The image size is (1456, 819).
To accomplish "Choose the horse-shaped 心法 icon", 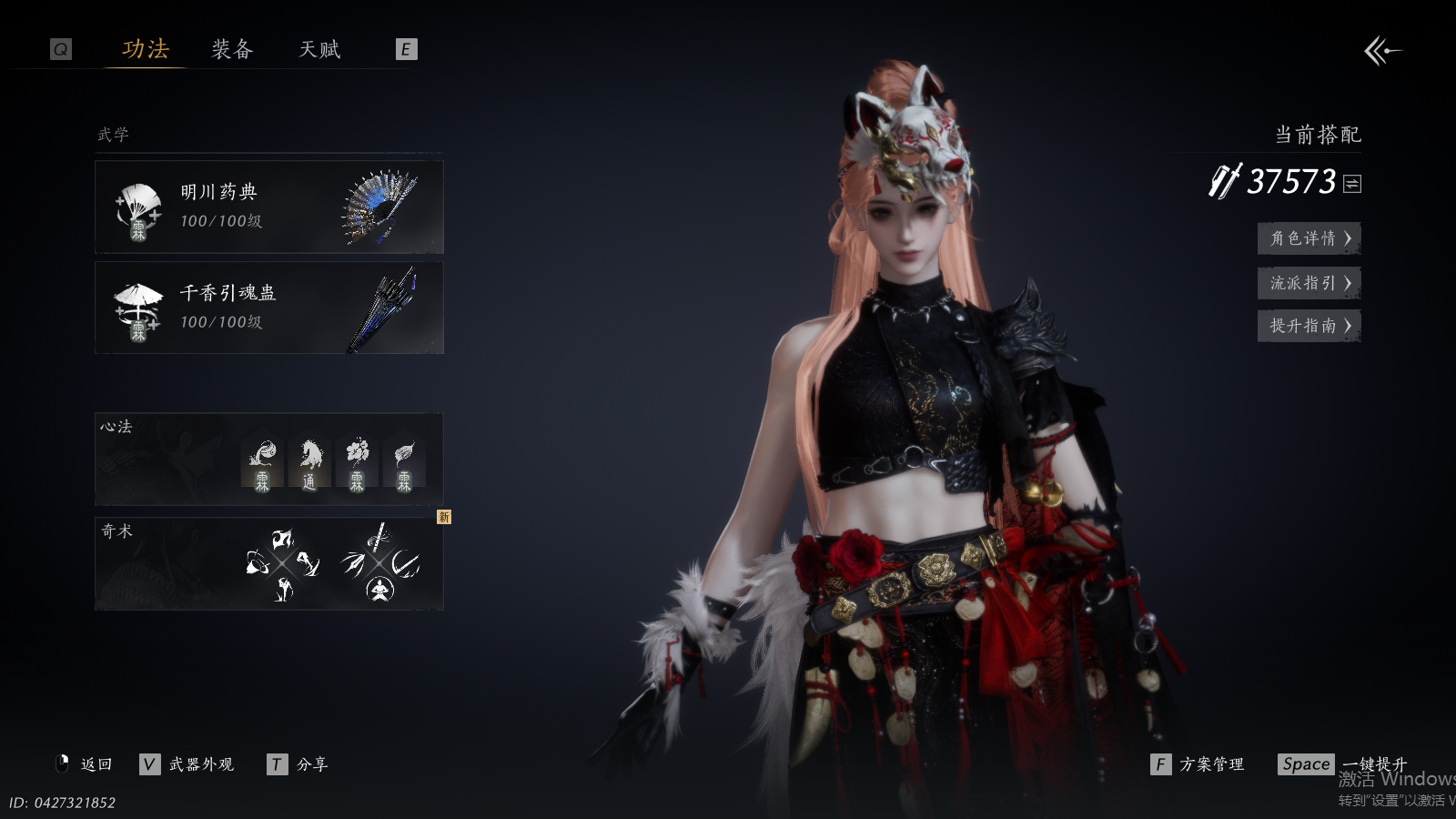I will pos(309,463).
